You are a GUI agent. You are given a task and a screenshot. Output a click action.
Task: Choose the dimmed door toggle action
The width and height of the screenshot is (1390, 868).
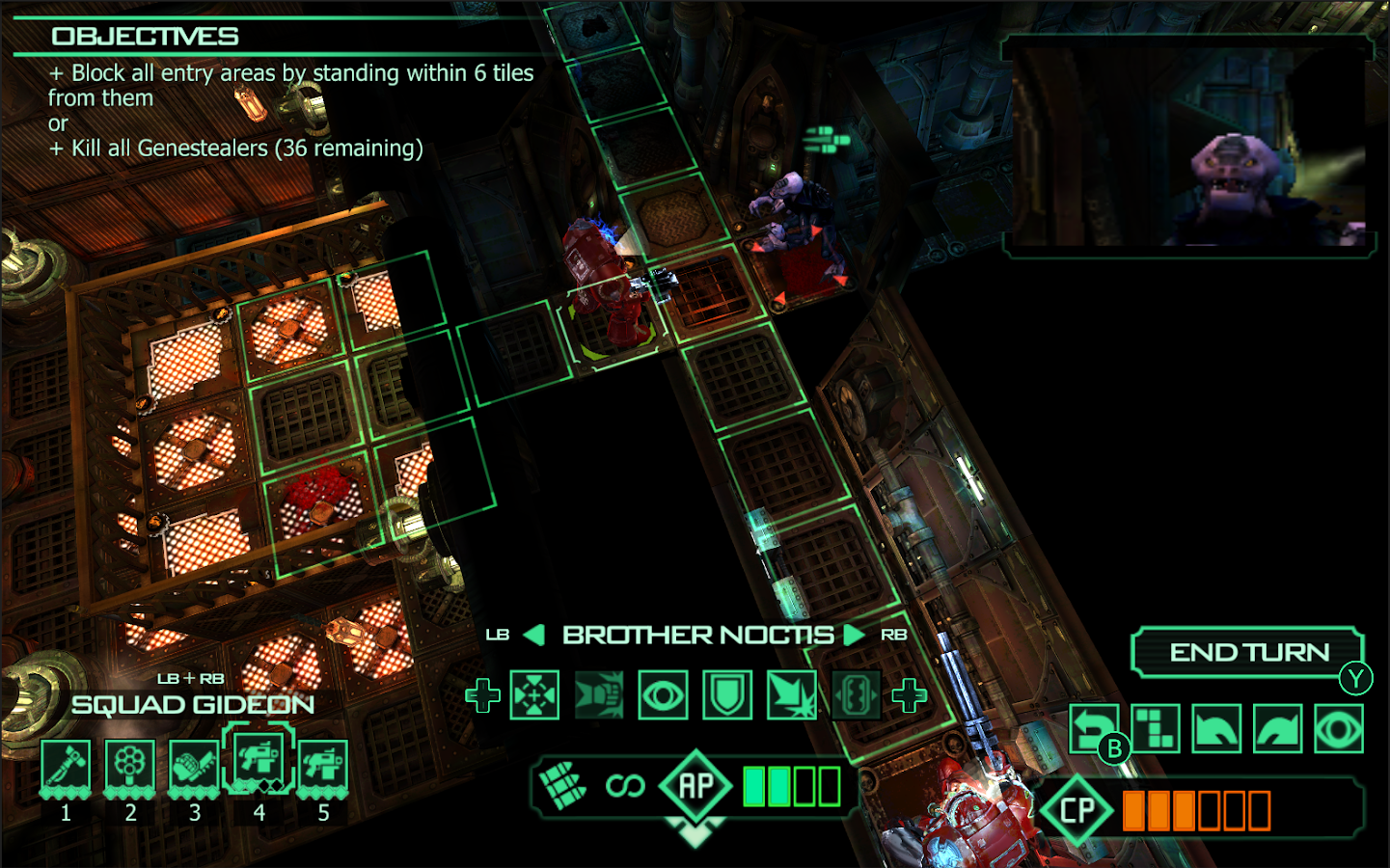pyautogui.click(x=856, y=695)
